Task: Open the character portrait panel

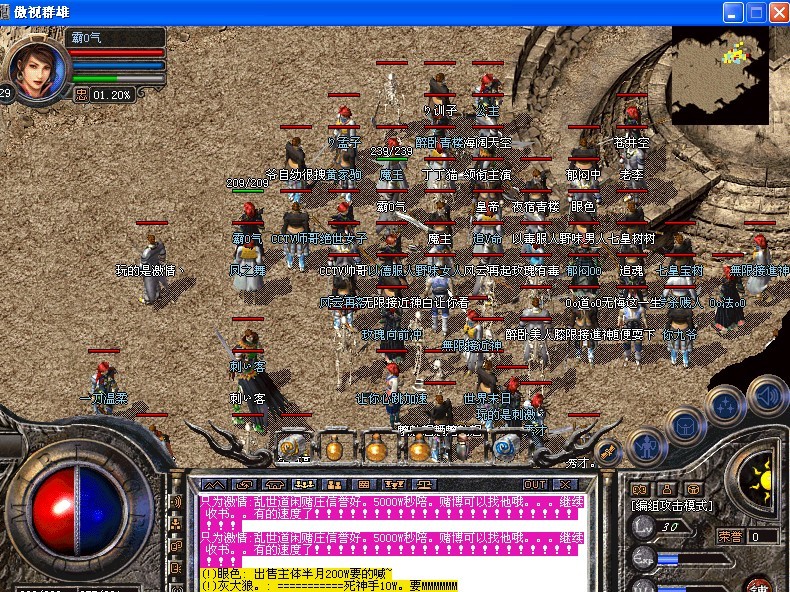Action: [36, 63]
